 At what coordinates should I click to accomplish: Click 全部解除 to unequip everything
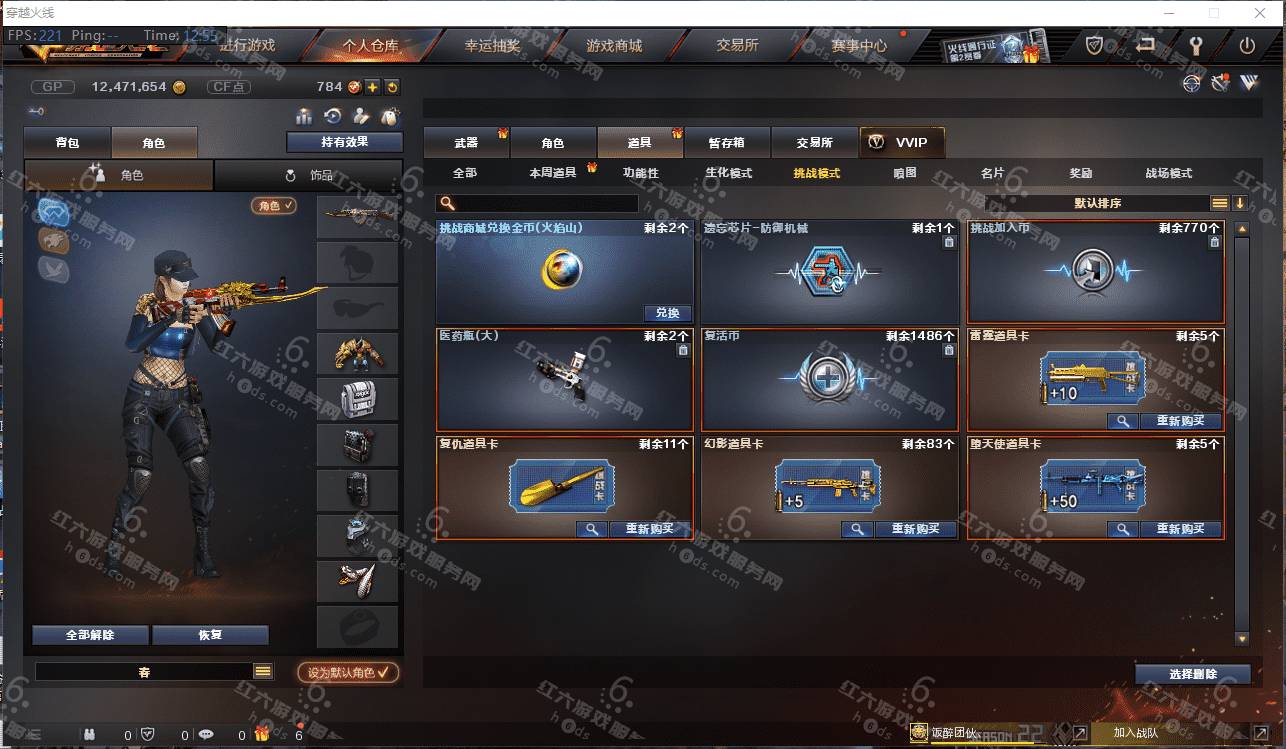pos(90,635)
